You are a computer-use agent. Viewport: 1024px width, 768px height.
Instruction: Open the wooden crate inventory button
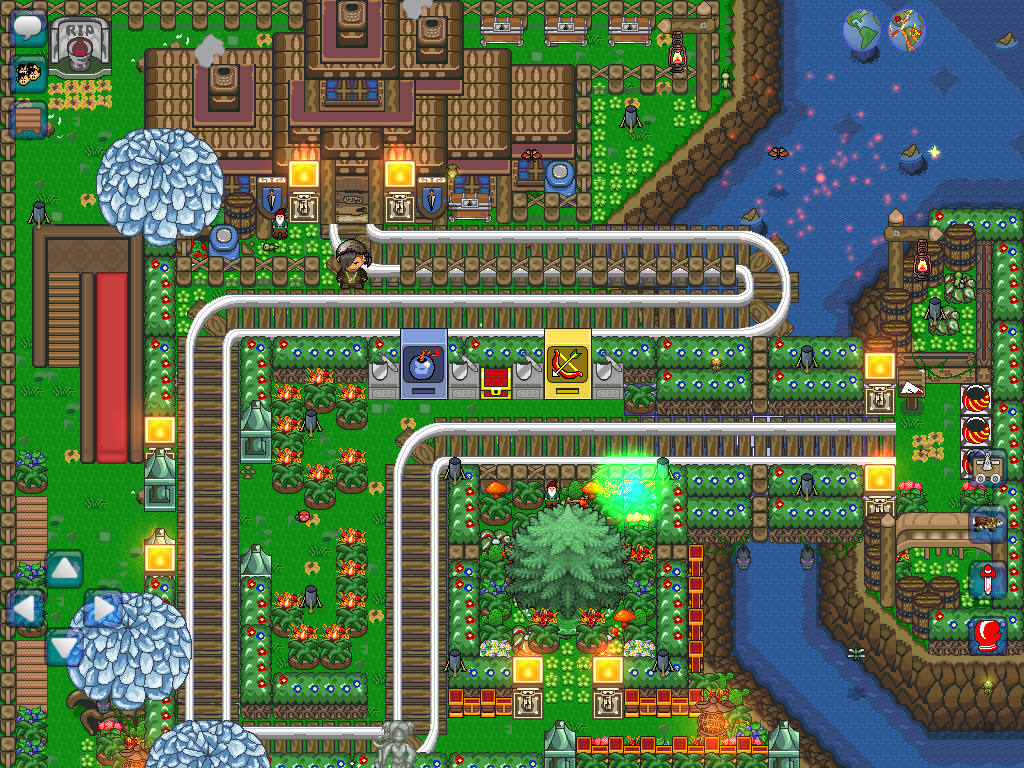[x=29, y=120]
